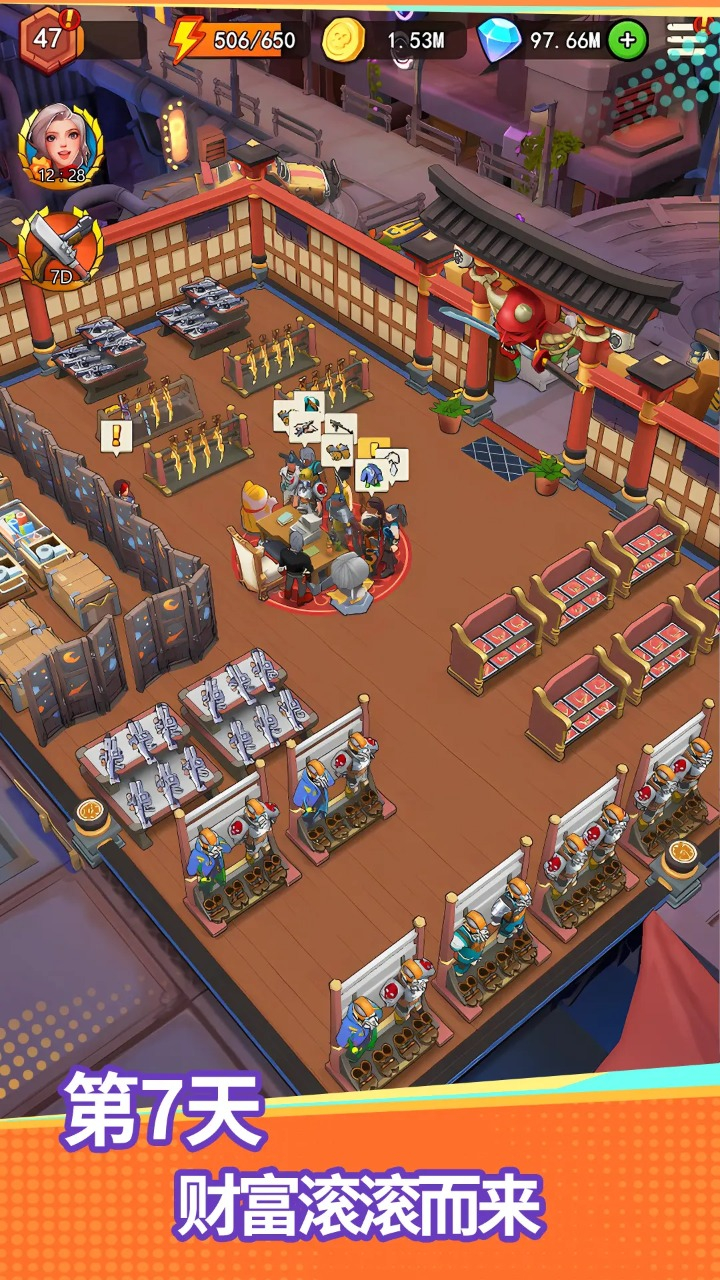The width and height of the screenshot is (720, 1280).
Task: Tap the blue diamond currency icon
Action: (497, 40)
